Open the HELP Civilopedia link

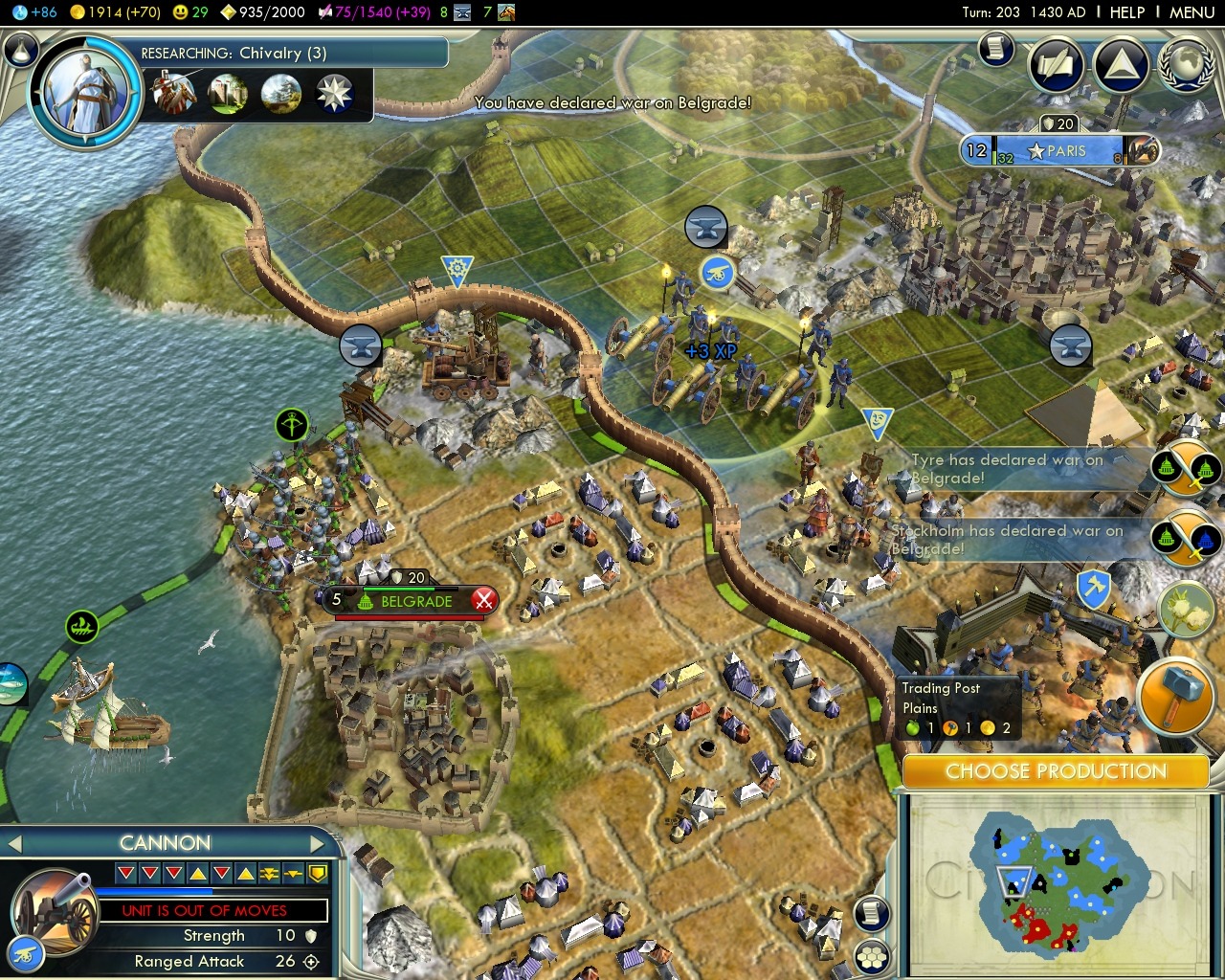1126,12
